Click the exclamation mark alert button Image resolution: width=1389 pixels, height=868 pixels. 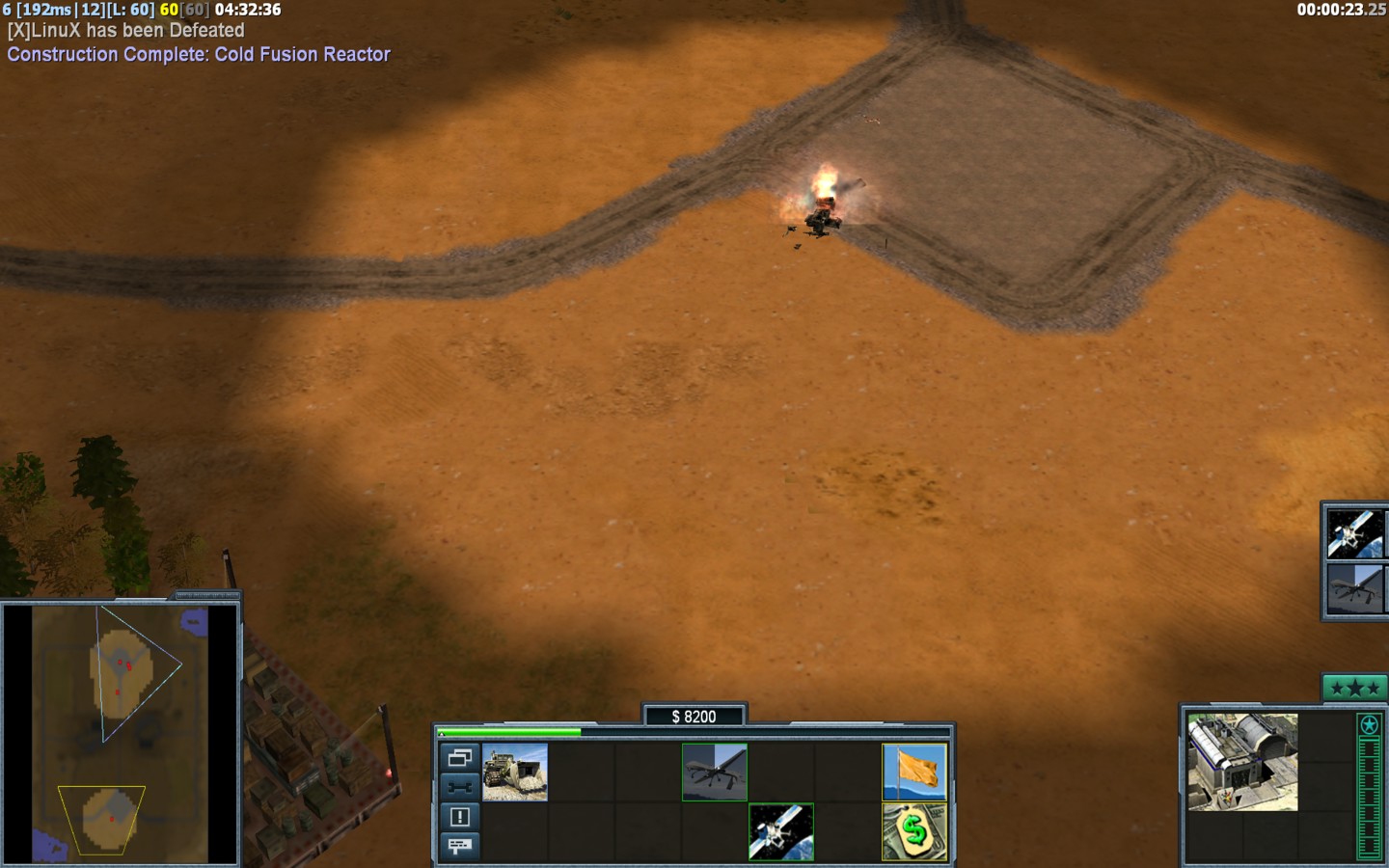pos(460,817)
